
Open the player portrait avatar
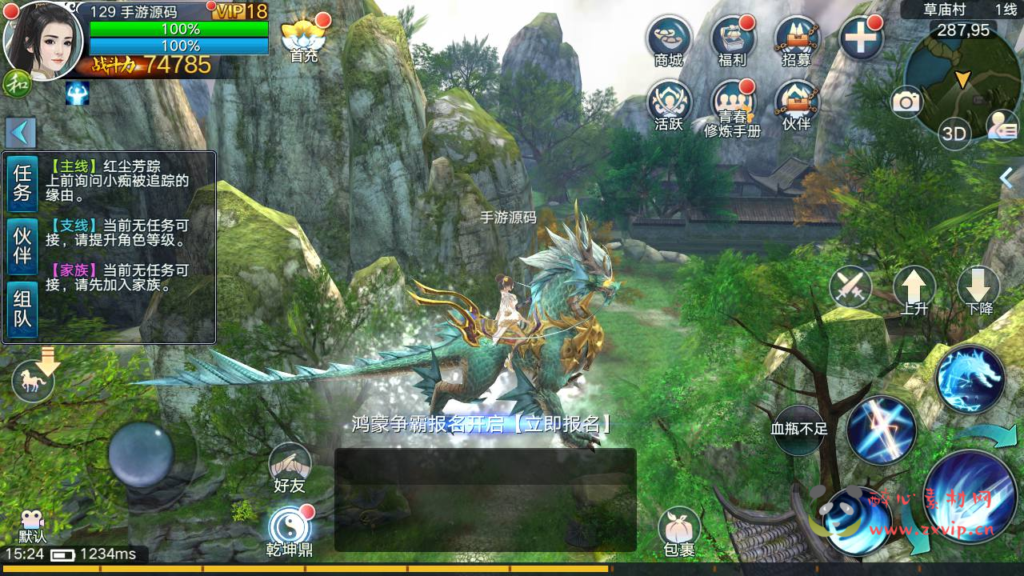[x=42, y=40]
